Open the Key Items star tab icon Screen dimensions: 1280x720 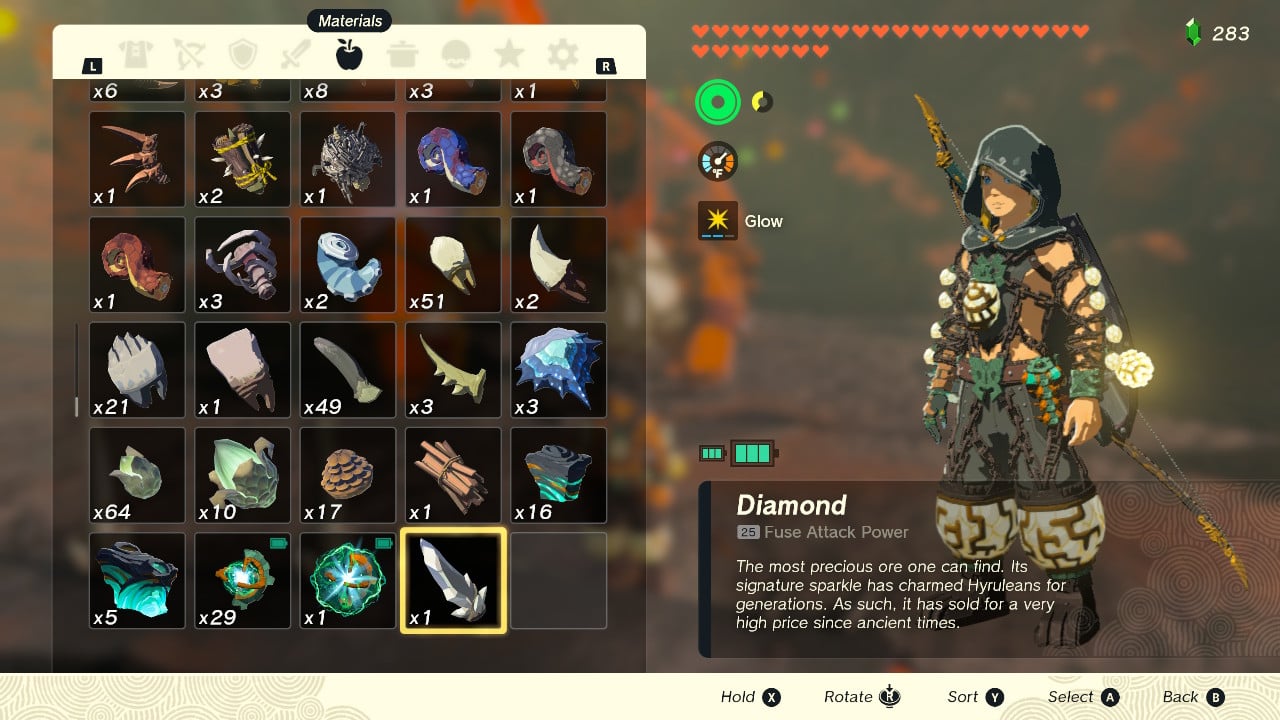pos(508,55)
